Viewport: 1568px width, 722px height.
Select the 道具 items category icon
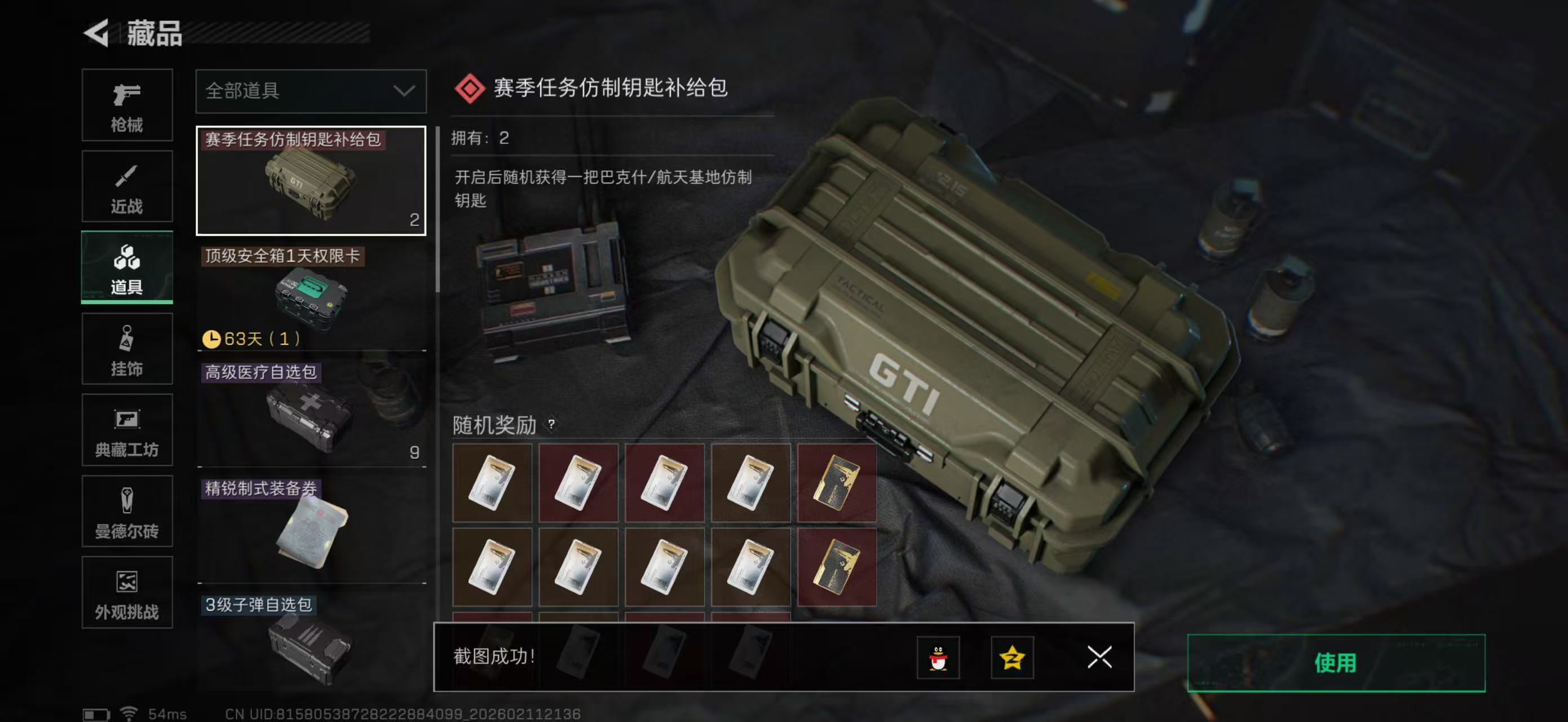[127, 267]
